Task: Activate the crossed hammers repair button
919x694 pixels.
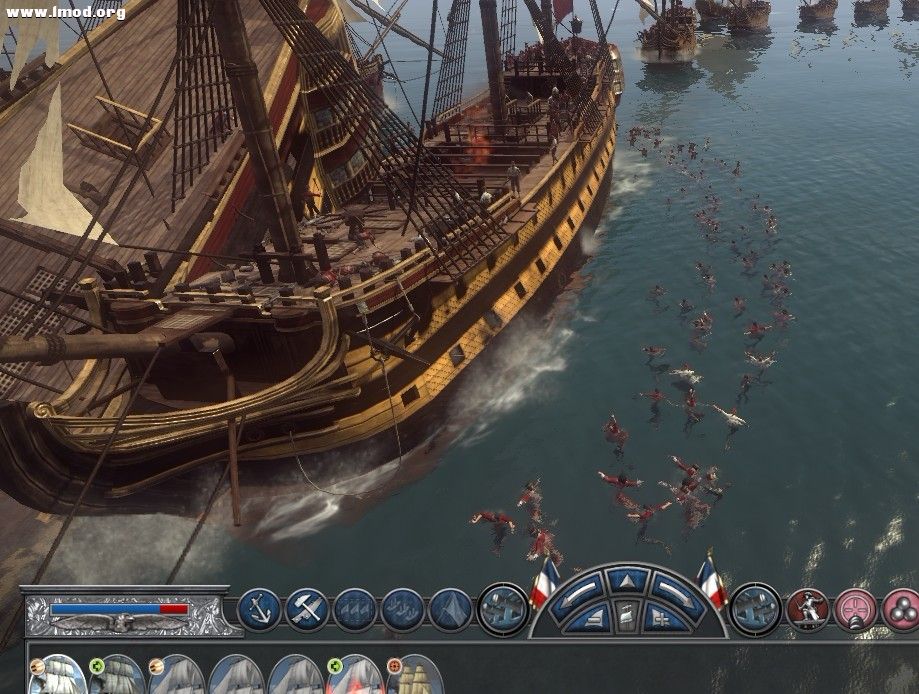Action: tap(307, 609)
